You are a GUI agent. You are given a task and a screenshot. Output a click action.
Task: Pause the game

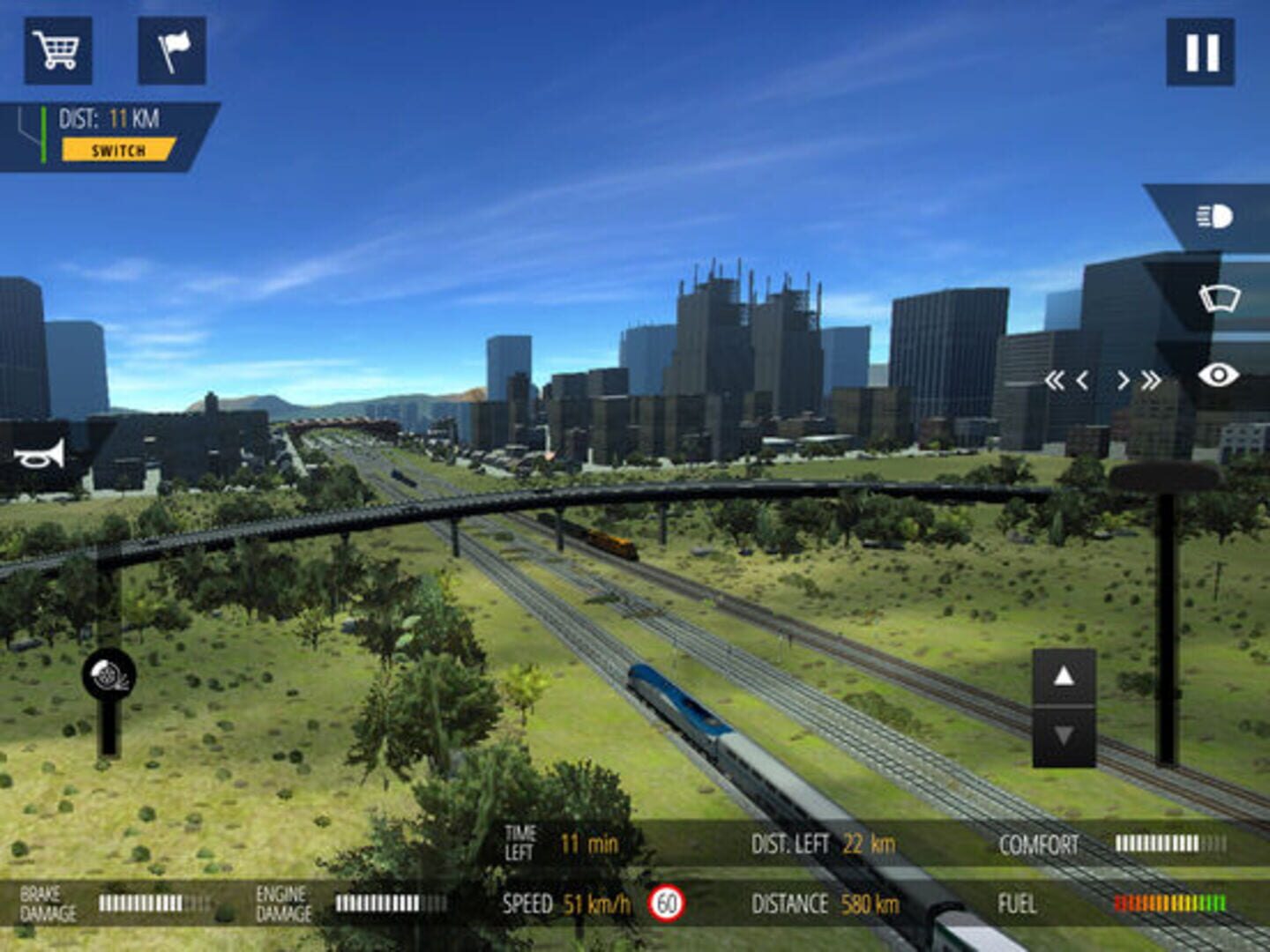click(x=1200, y=52)
